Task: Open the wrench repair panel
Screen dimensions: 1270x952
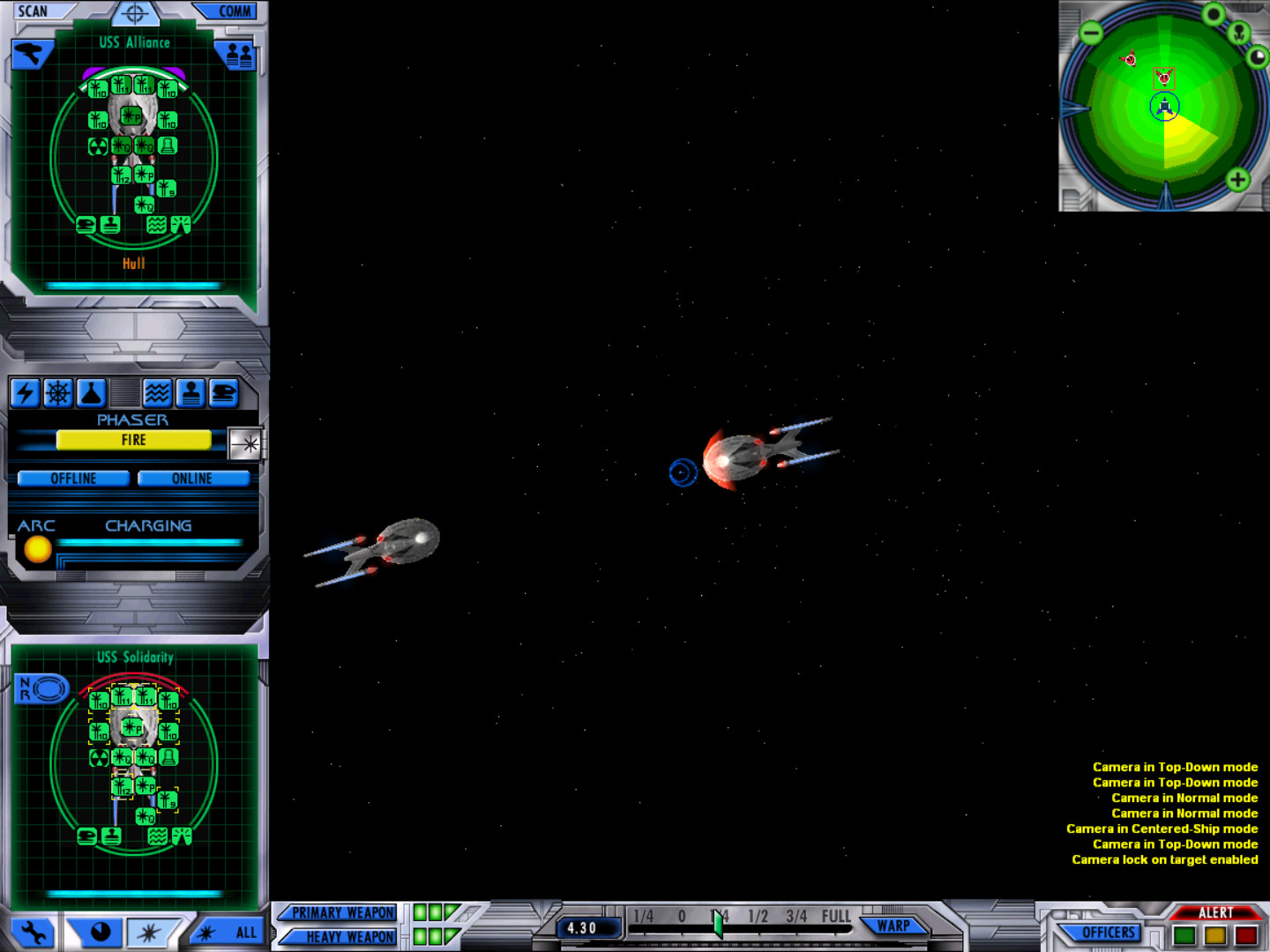Action: [x=34, y=932]
